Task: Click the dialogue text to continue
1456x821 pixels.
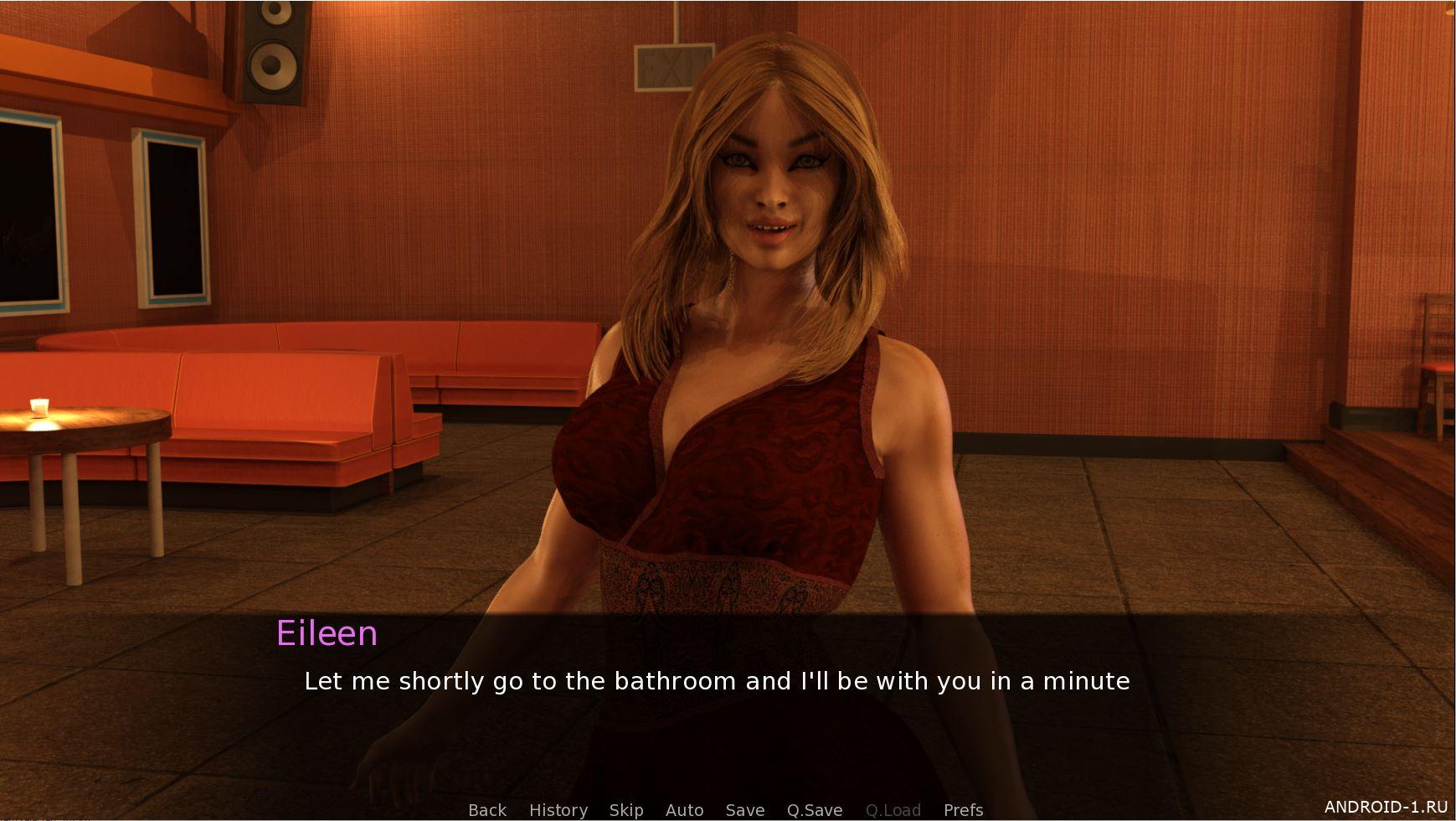Action: coord(717,681)
